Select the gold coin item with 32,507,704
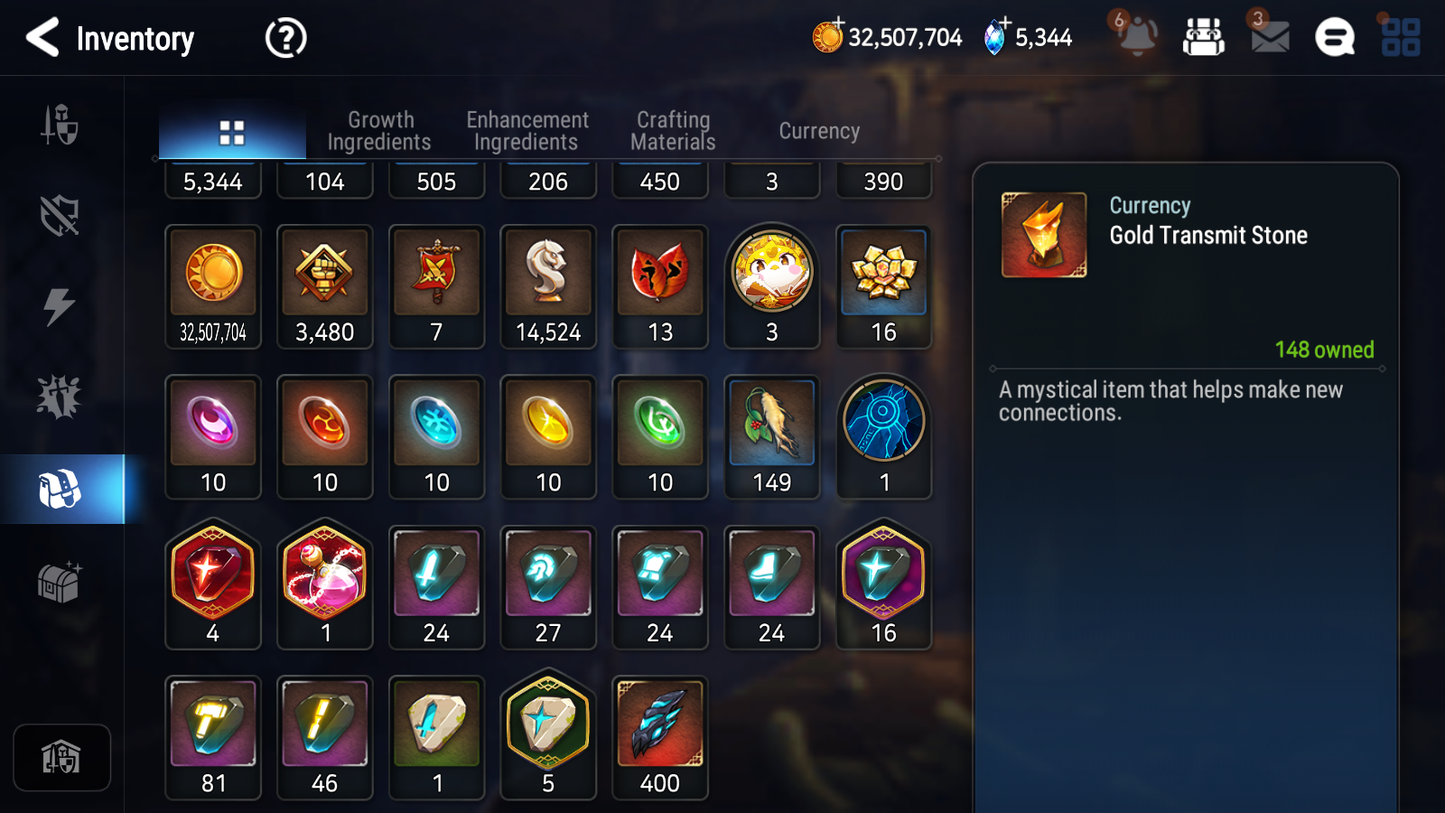The image size is (1445, 813). 213,285
